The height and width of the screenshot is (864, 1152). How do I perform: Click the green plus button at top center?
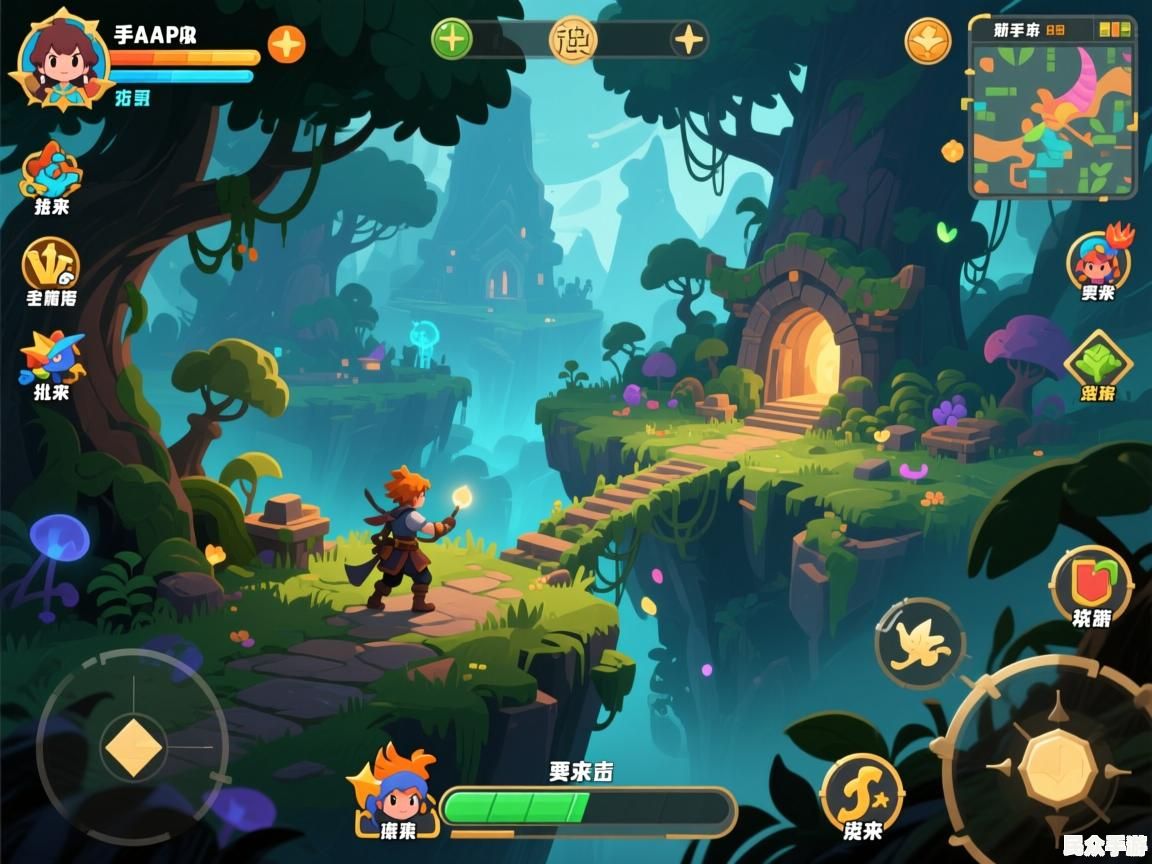[x=452, y=40]
